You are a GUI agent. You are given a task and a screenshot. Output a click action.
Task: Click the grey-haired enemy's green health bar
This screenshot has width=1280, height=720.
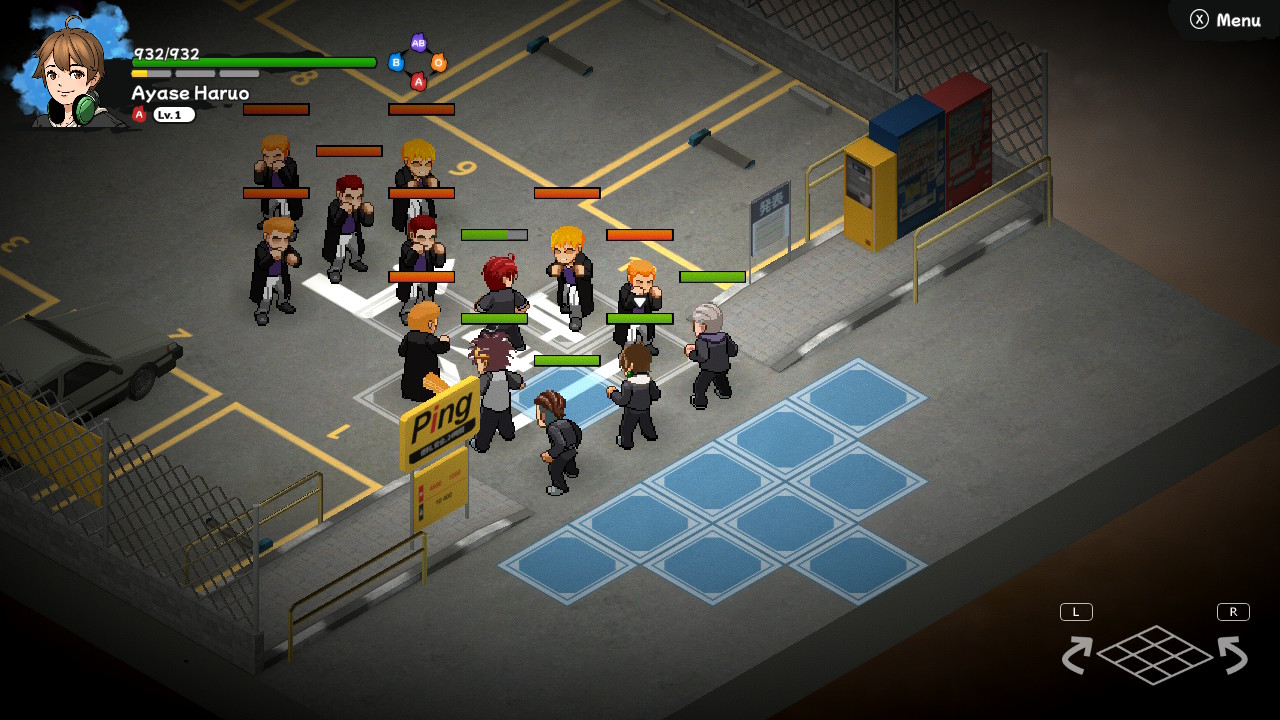(x=712, y=277)
